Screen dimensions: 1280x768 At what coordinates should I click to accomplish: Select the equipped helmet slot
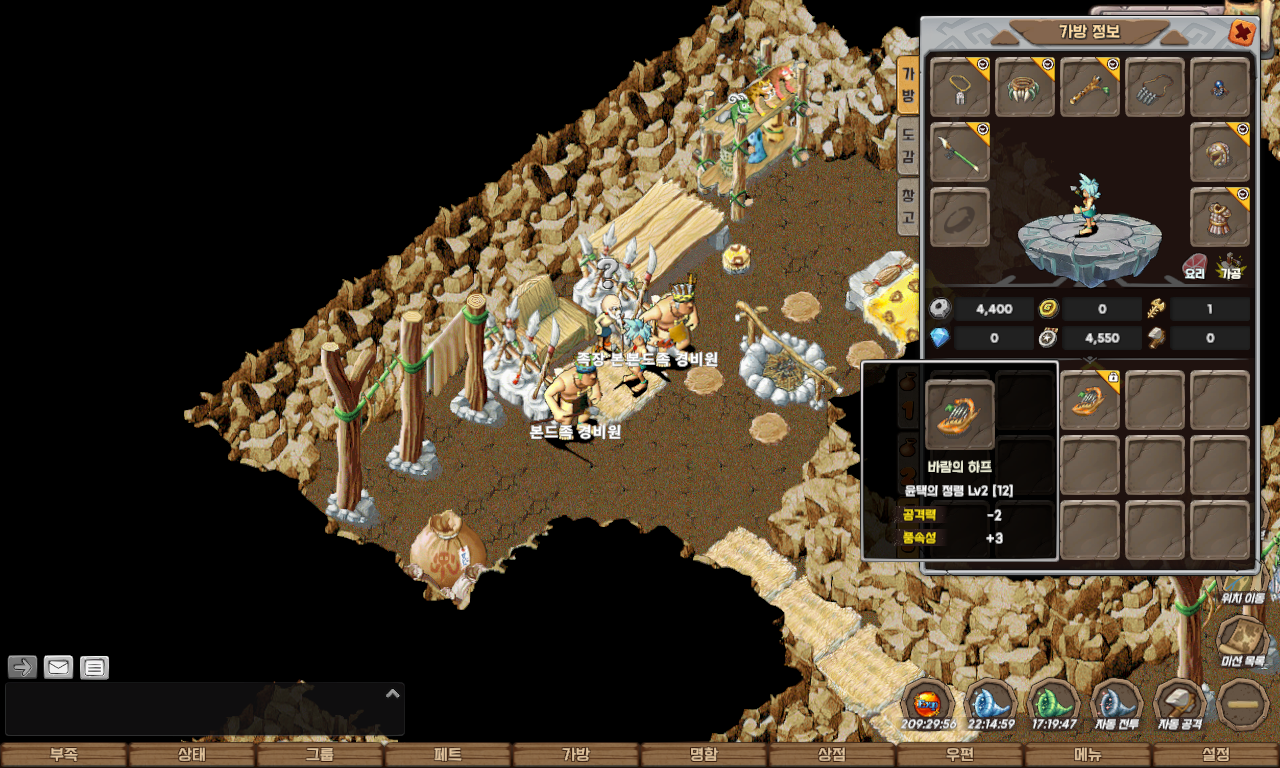1220,152
